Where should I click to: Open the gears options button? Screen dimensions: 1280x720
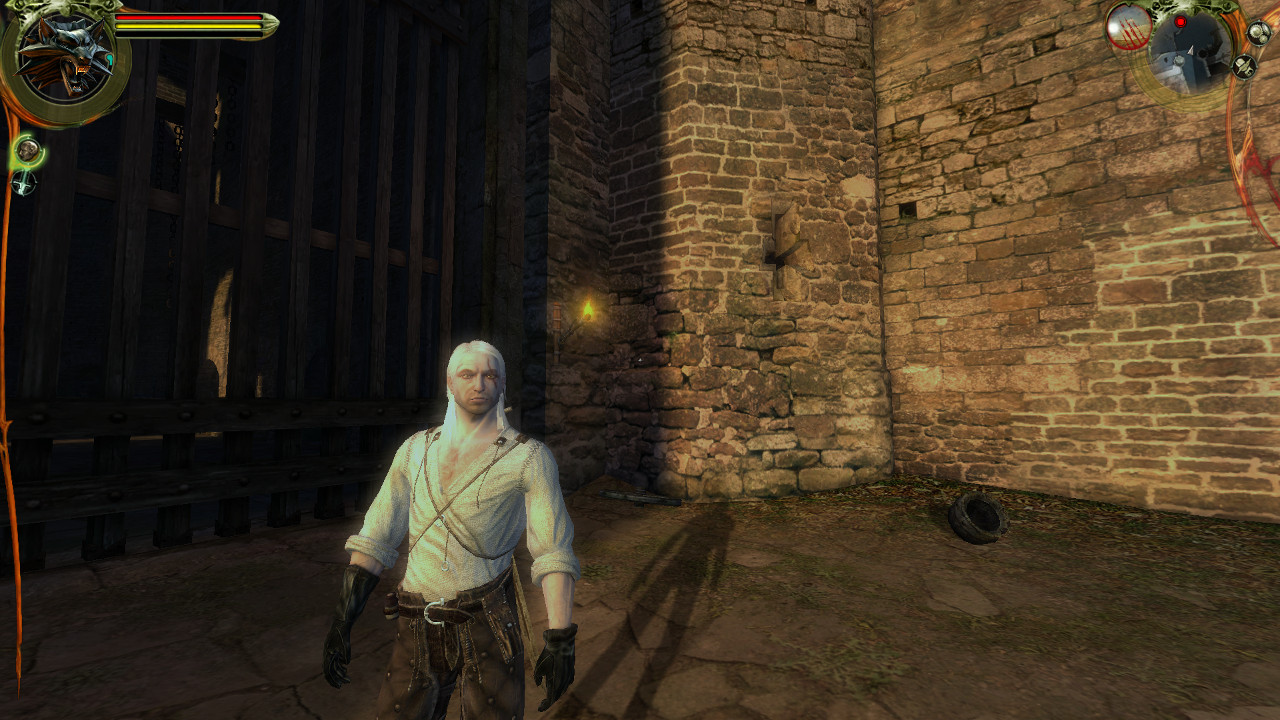coord(1258,32)
